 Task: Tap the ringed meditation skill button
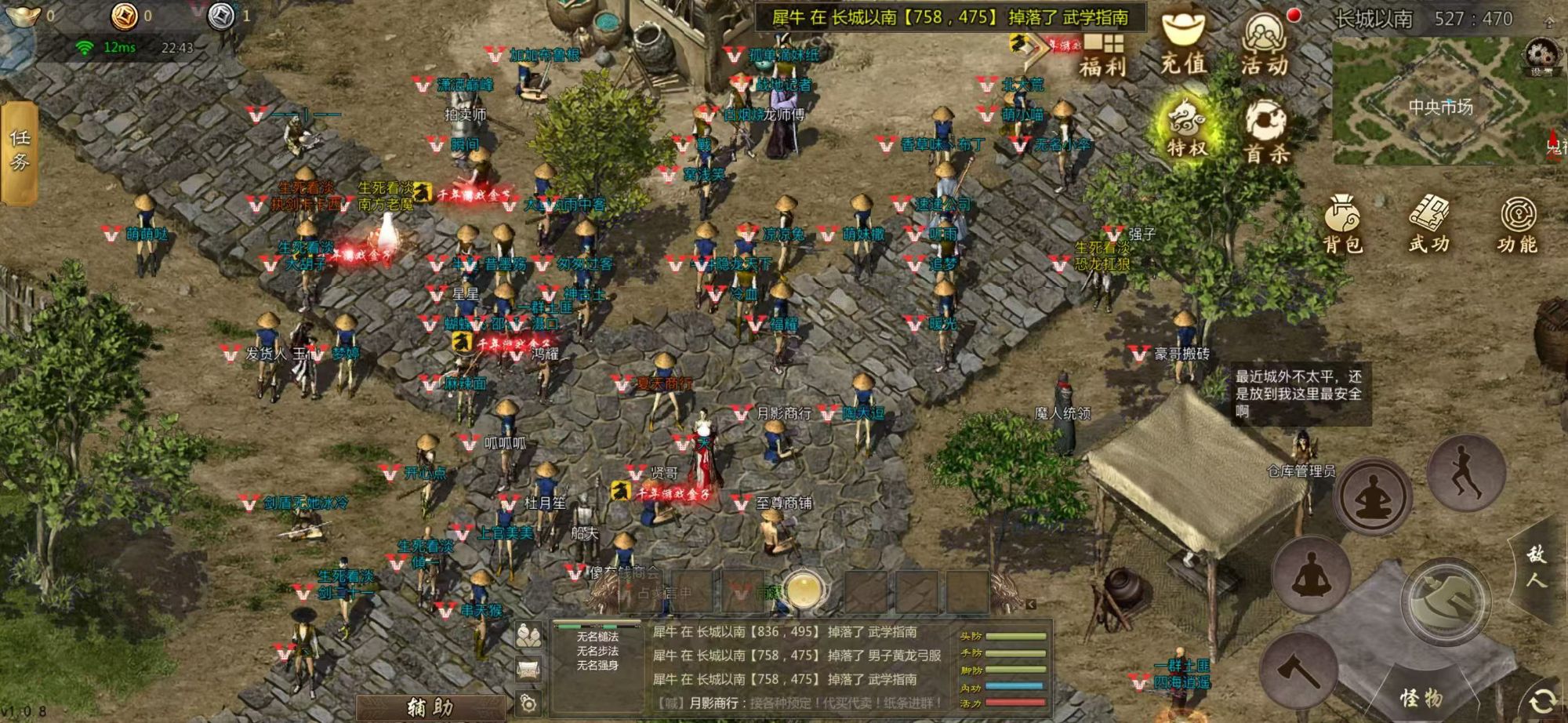(1373, 496)
